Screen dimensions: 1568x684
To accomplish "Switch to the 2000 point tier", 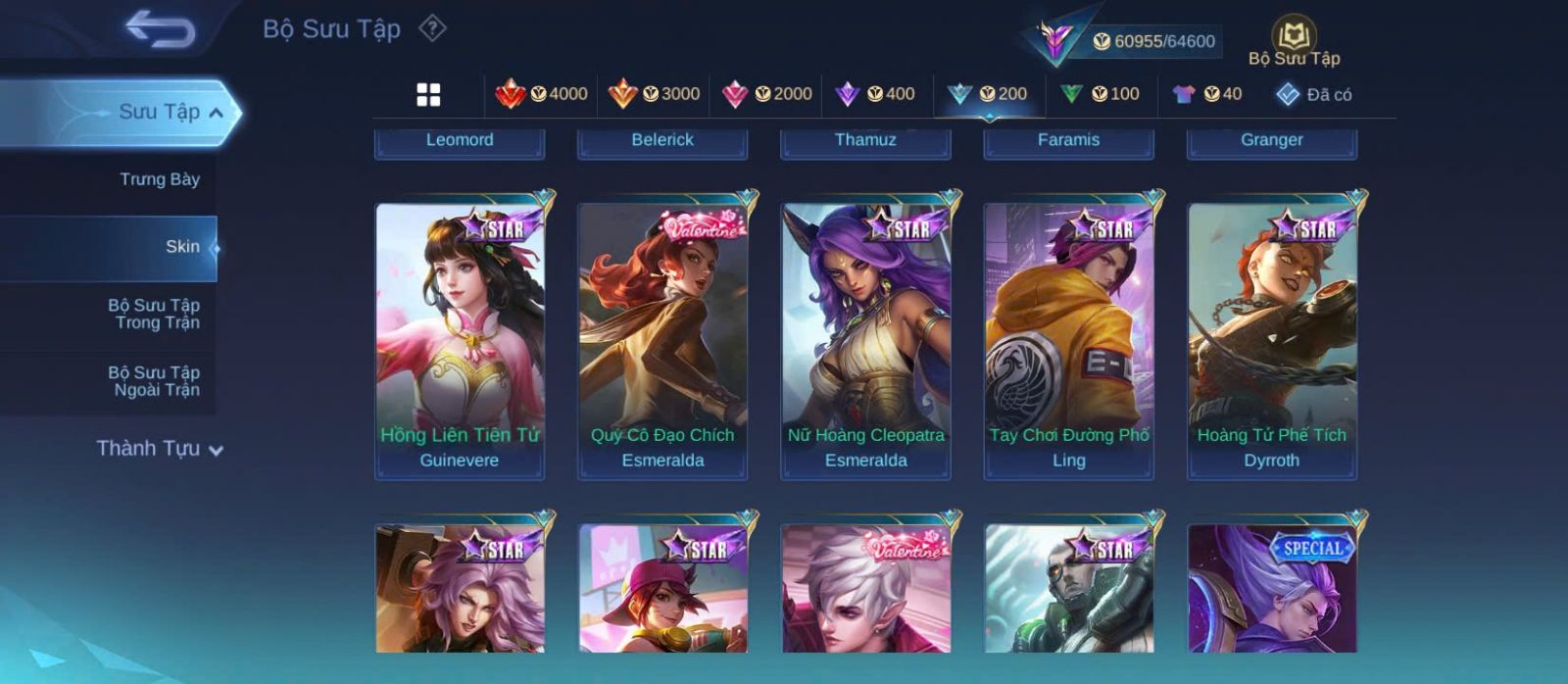I will (766, 94).
